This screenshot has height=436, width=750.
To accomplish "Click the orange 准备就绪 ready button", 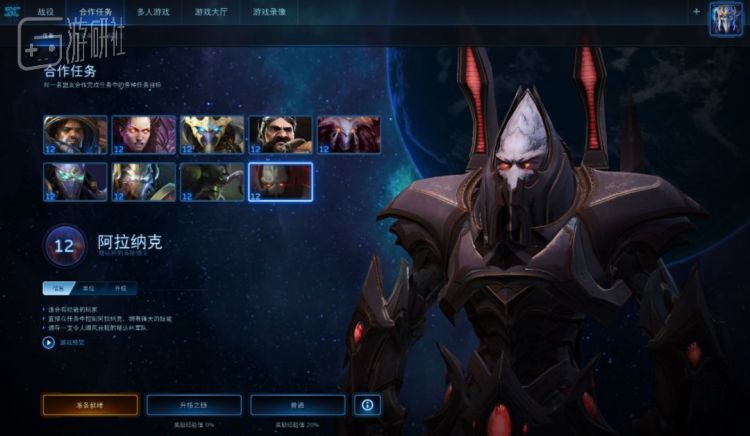I will click(90, 405).
